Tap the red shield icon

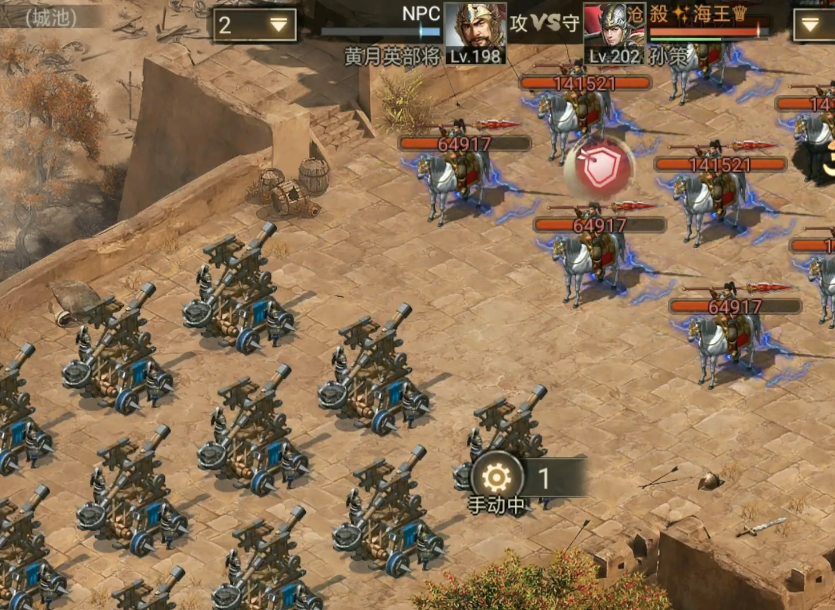[598, 167]
